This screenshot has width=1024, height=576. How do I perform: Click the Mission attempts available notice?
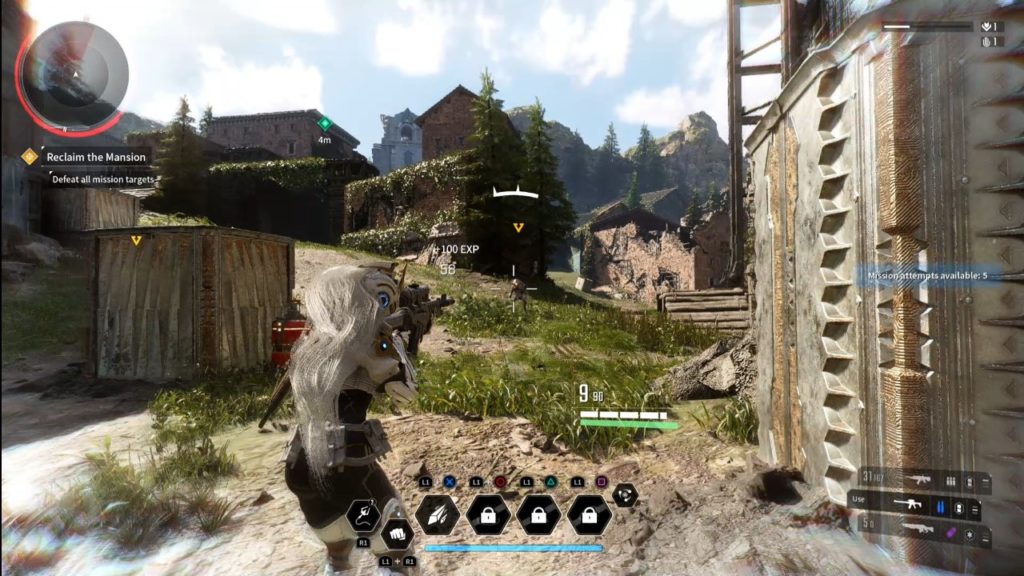click(927, 275)
